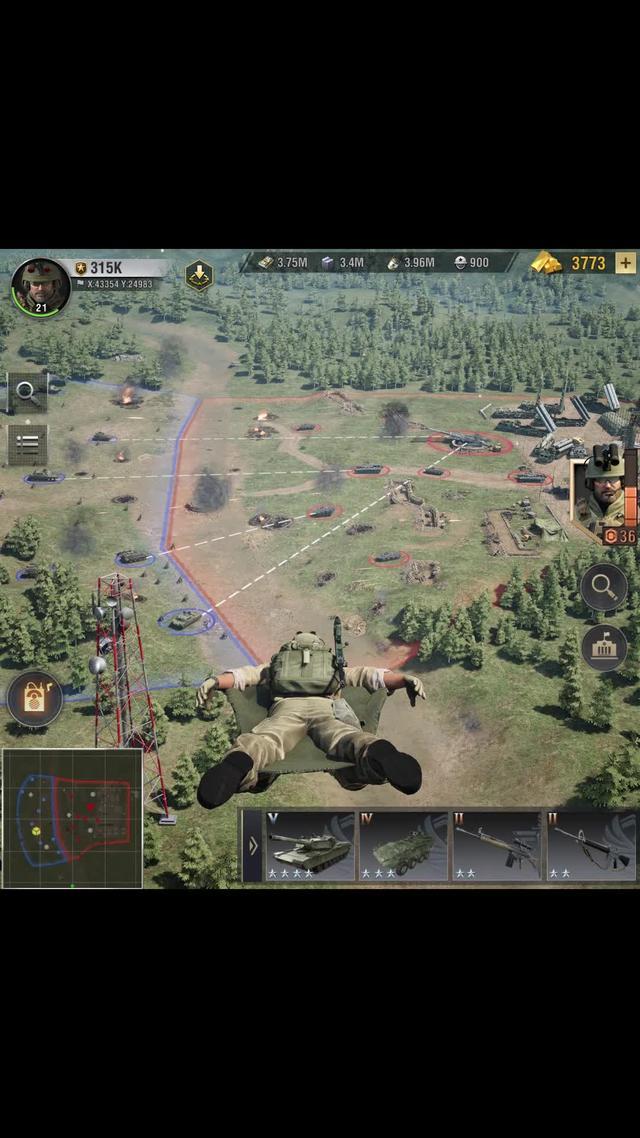640x1138 pixels.
Task: Open the battlefield minimap
Action: (x=72, y=817)
